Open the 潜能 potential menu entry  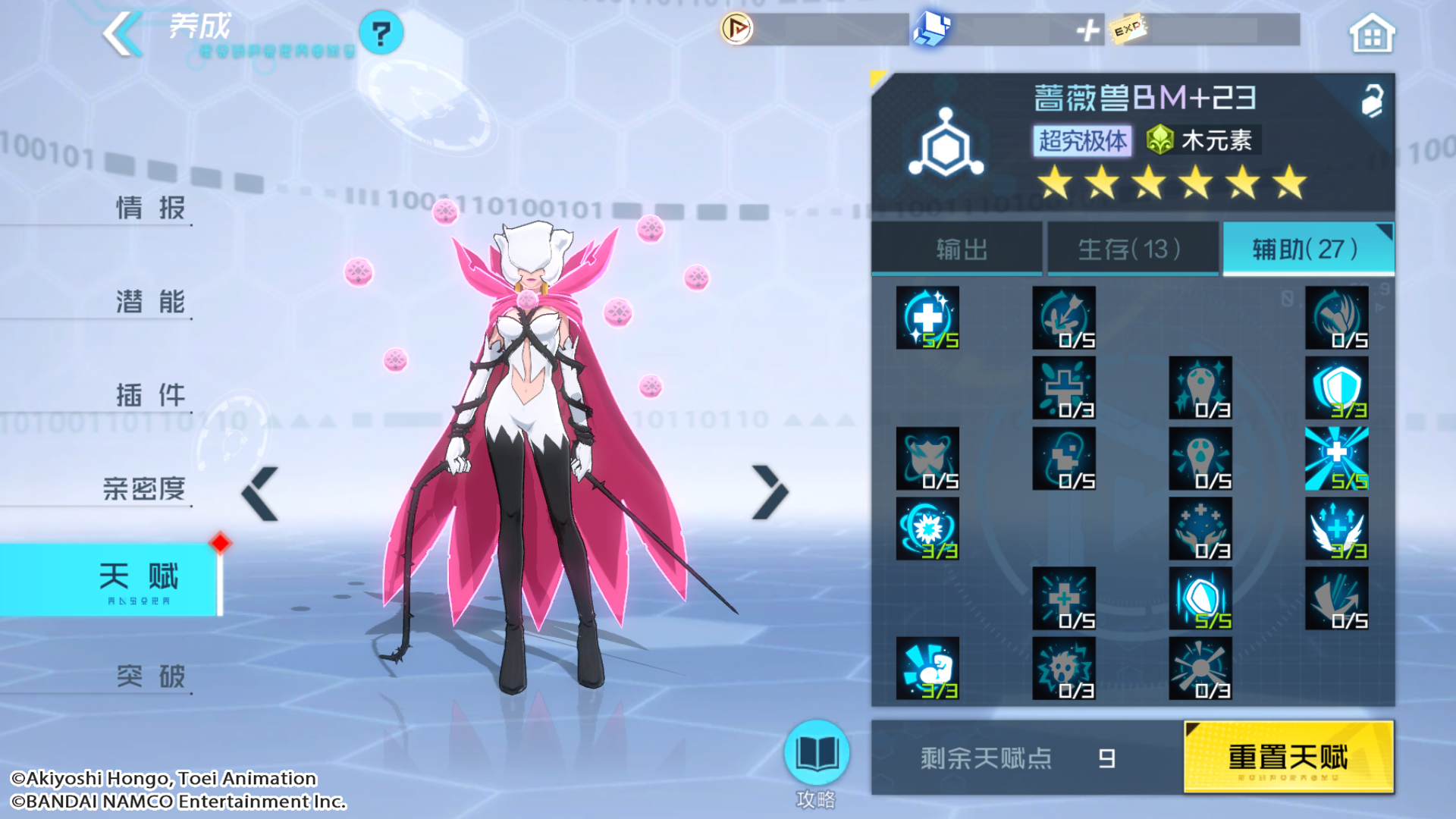pos(149,301)
